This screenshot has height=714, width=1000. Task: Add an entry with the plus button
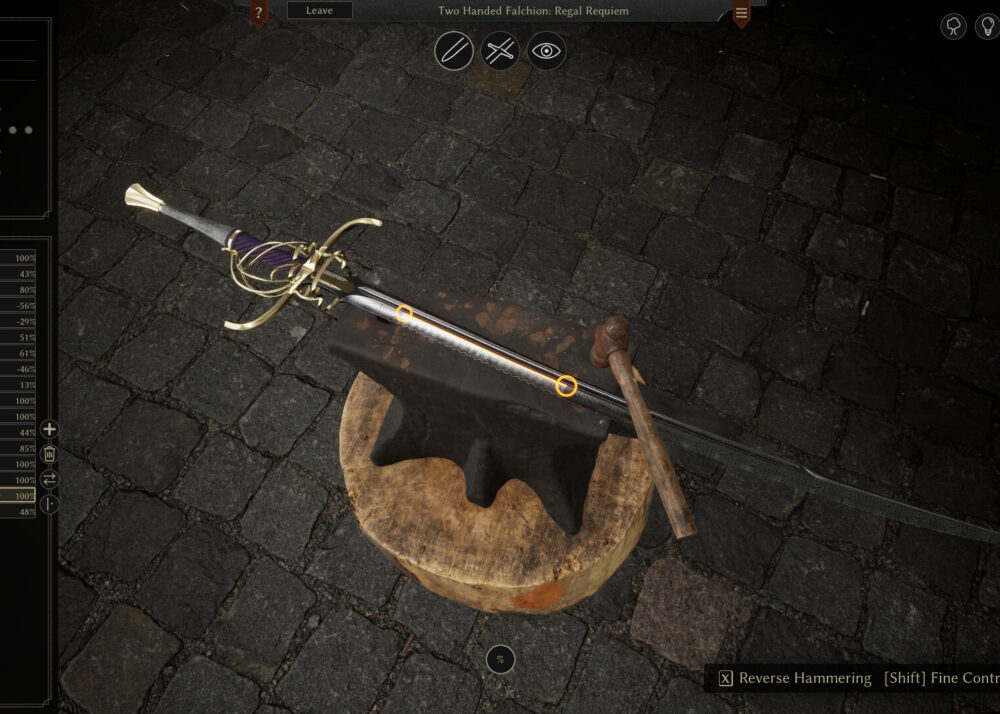pyautogui.click(x=49, y=430)
